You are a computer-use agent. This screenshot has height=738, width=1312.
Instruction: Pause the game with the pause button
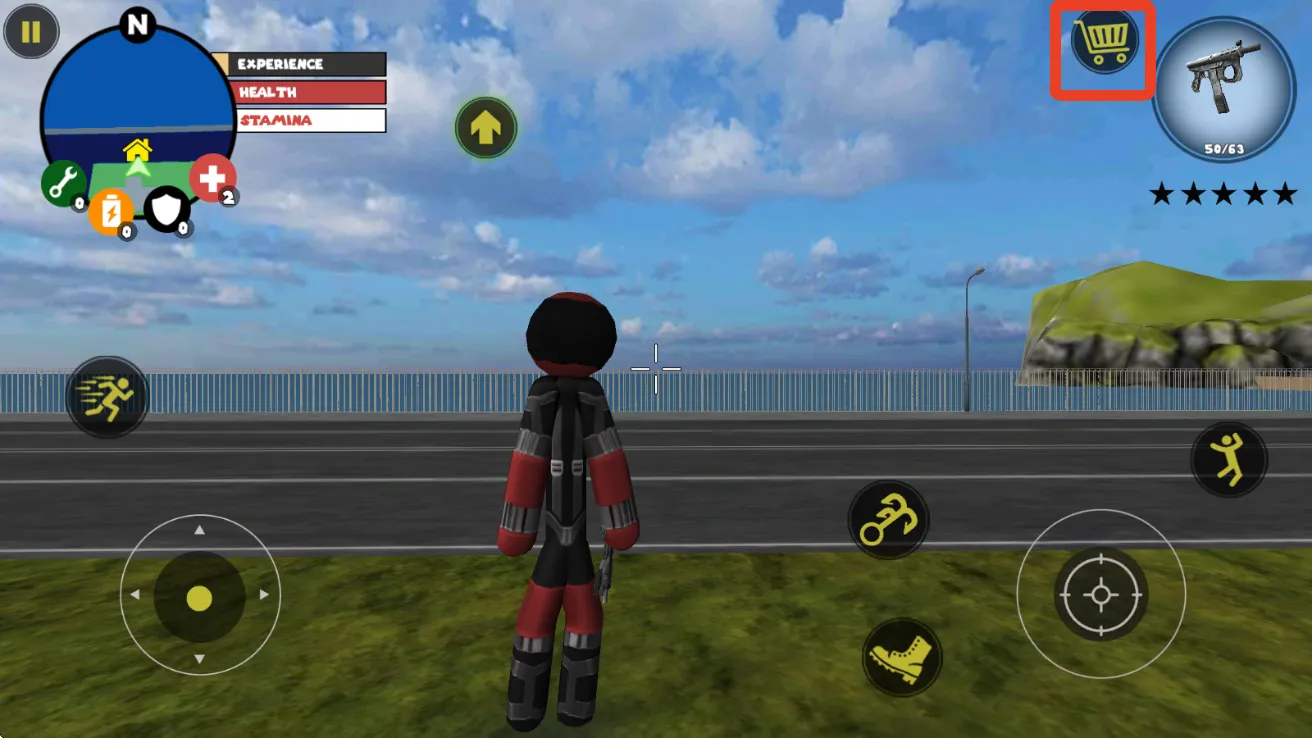(x=31, y=32)
